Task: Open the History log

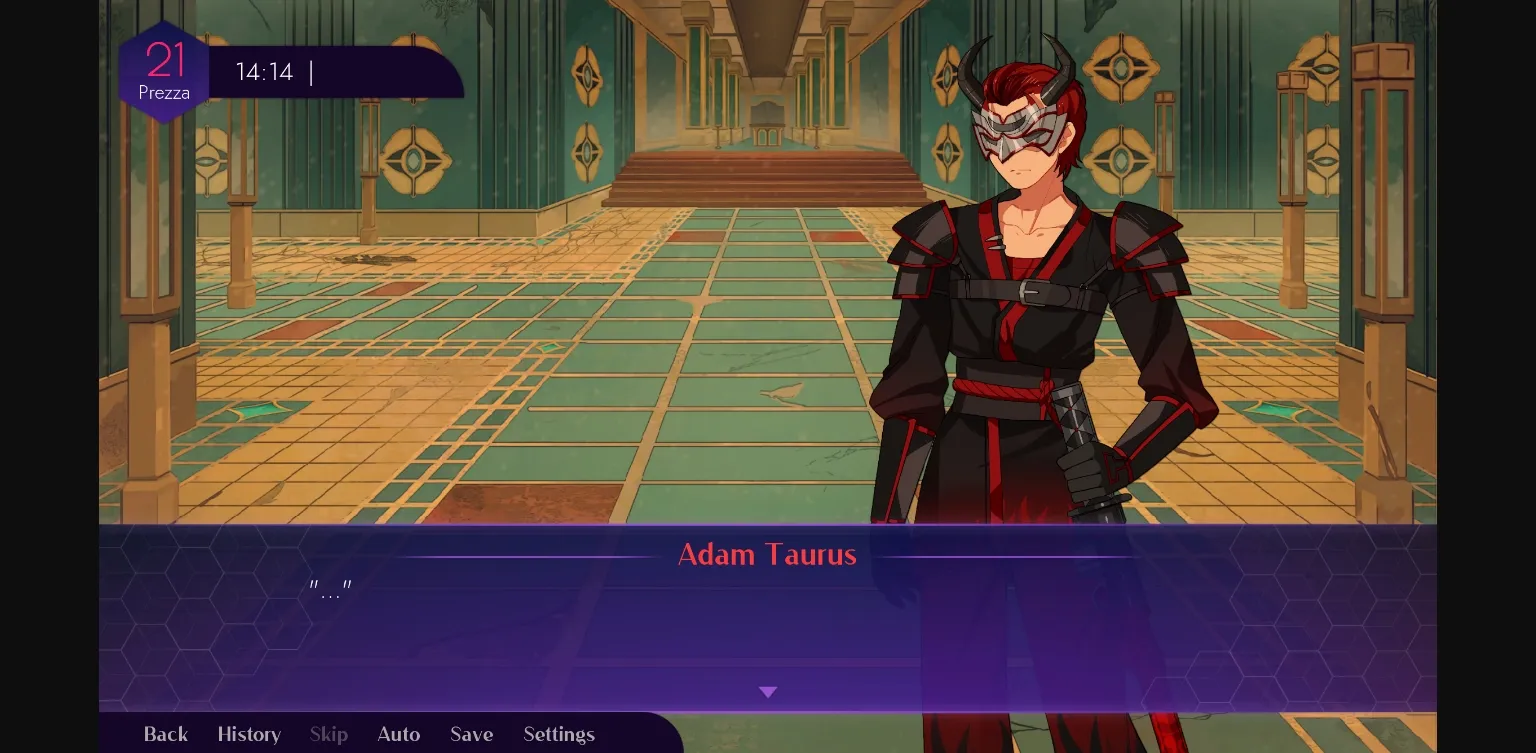Action: 249,734
